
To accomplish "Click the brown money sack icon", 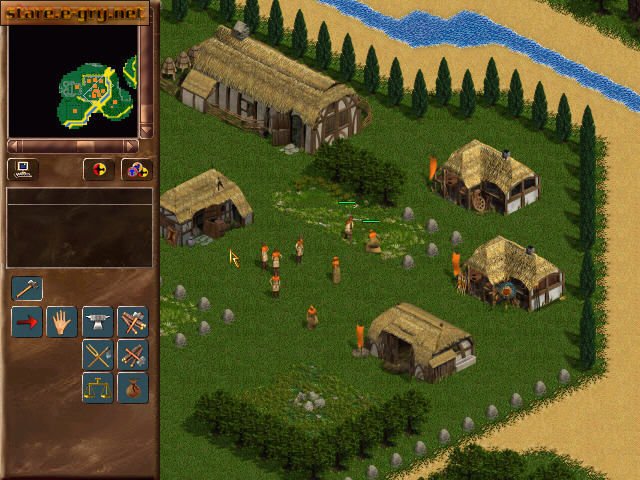I will pos(133,387).
